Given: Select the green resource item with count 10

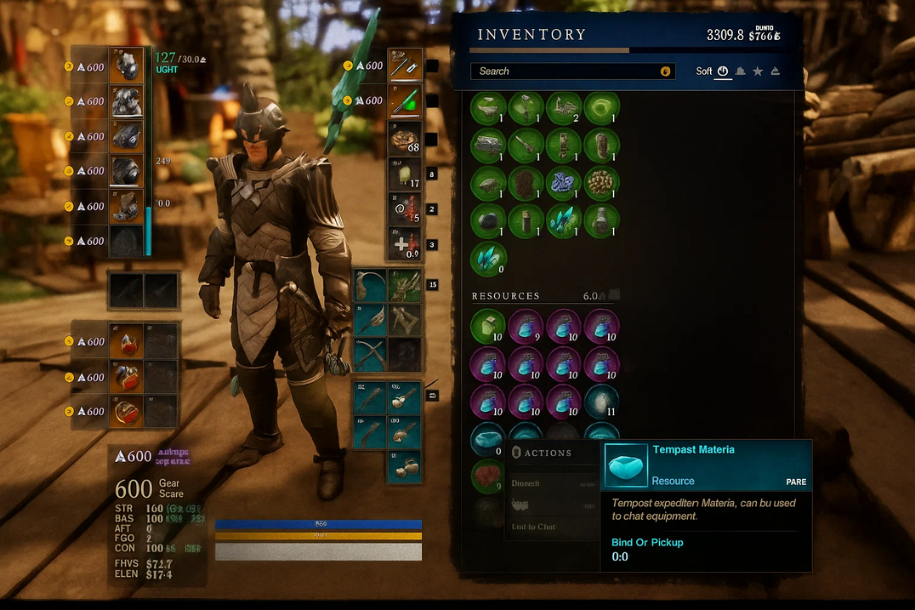Looking at the screenshot, I should point(488,326).
